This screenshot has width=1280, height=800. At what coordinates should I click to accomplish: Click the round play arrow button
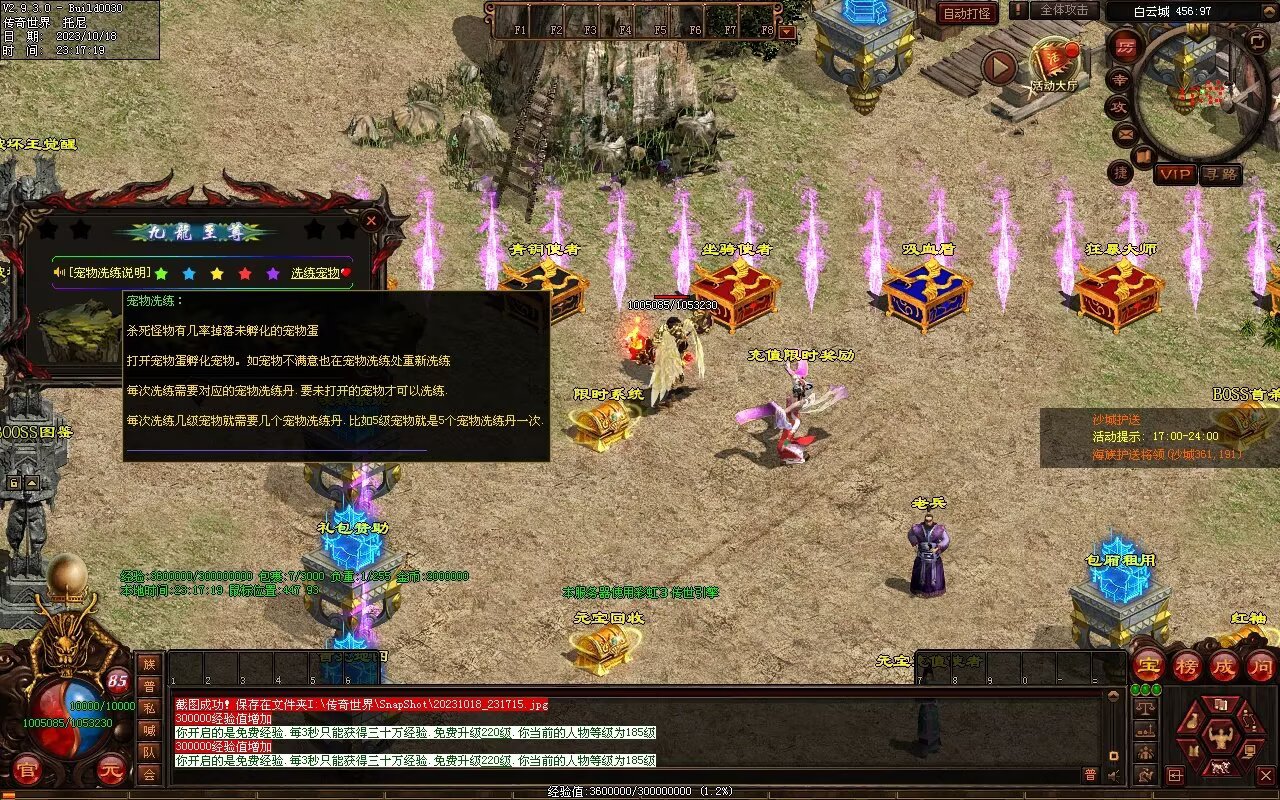(999, 67)
